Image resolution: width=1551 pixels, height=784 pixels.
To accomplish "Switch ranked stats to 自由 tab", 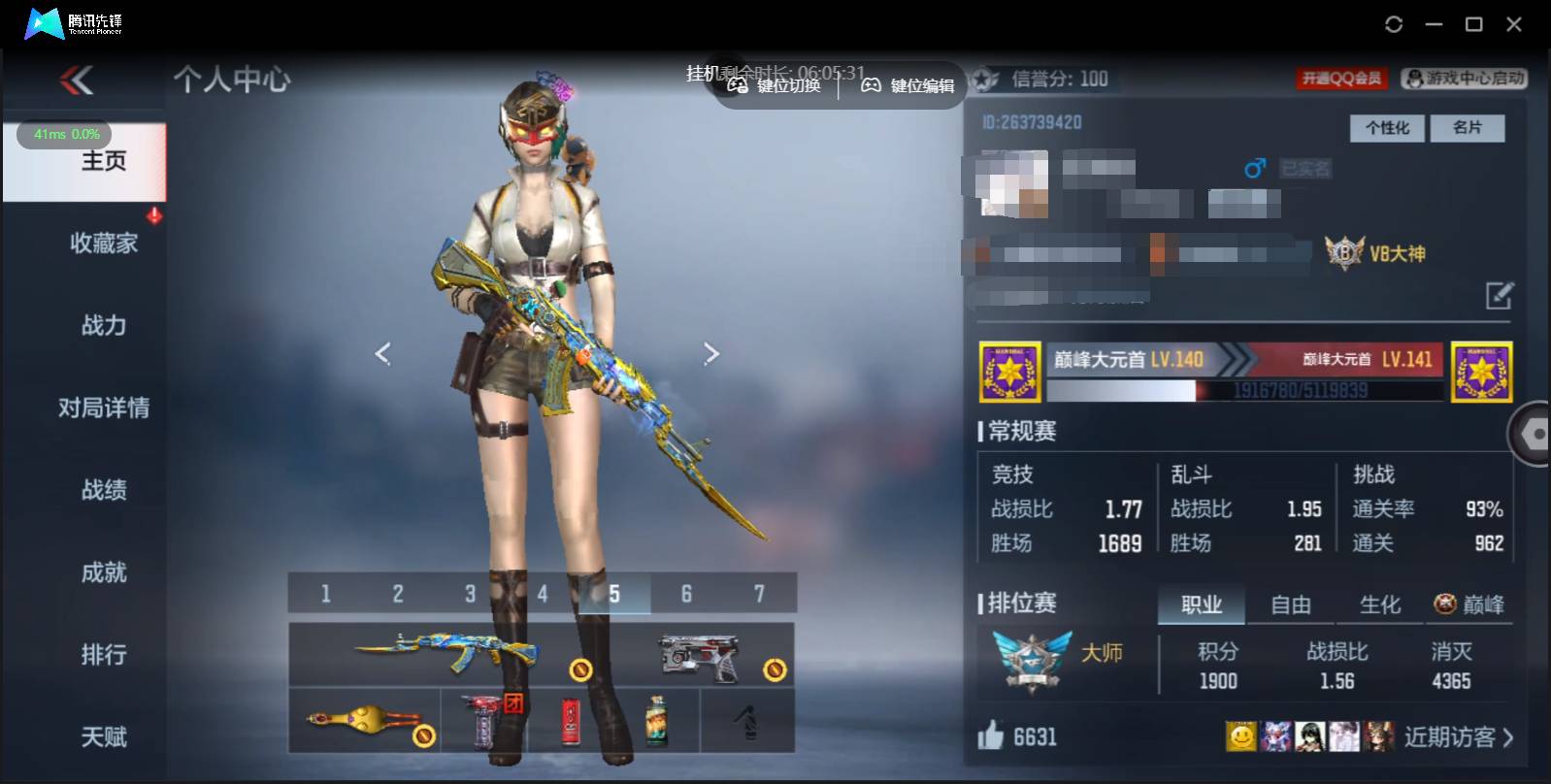I will tap(1290, 605).
